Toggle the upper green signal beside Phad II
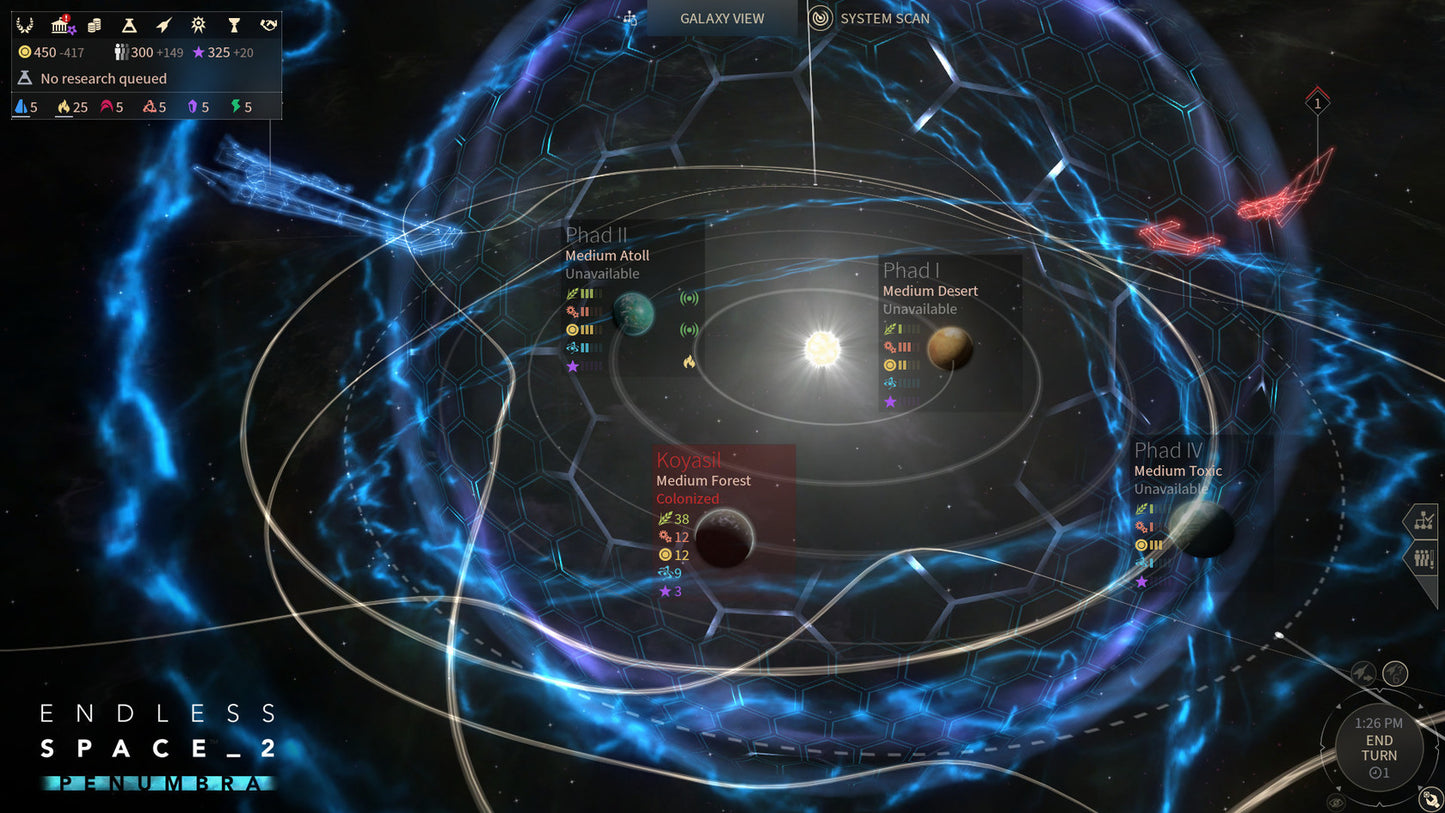1445x813 pixels. coord(690,296)
